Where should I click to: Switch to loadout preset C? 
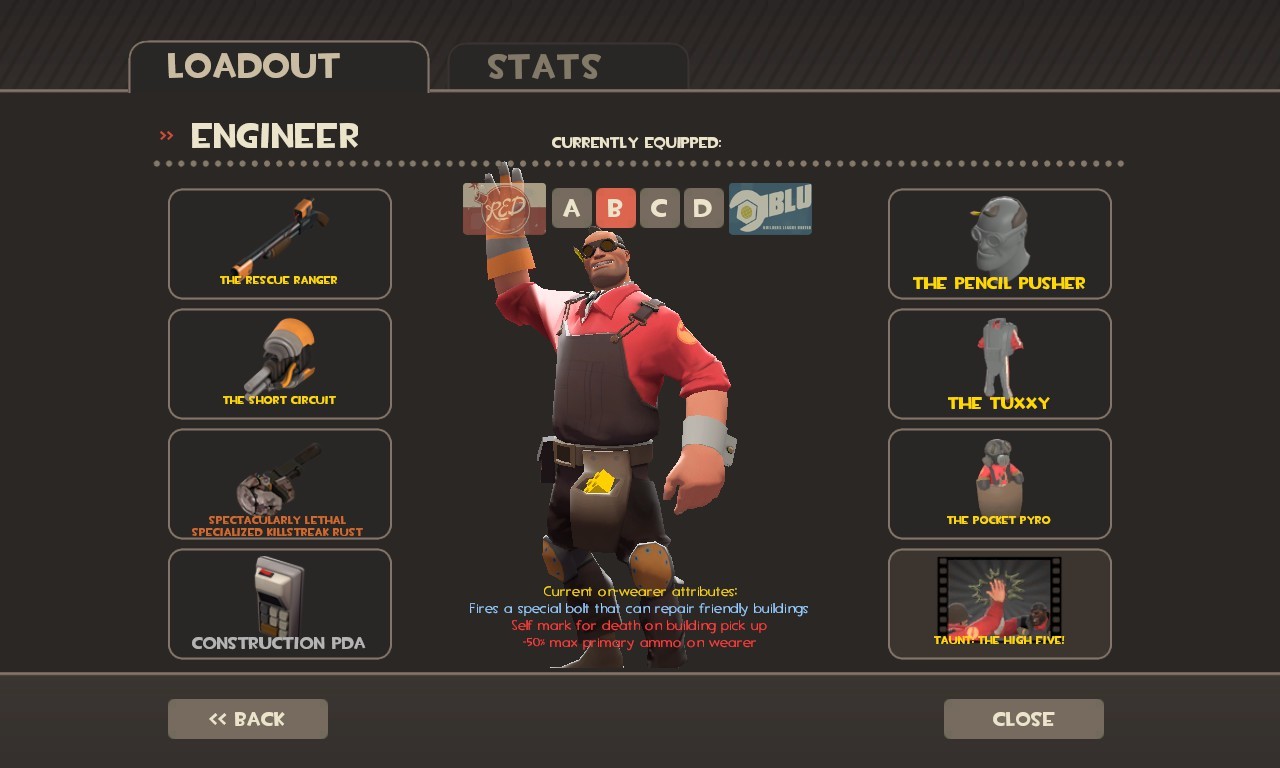[x=659, y=208]
